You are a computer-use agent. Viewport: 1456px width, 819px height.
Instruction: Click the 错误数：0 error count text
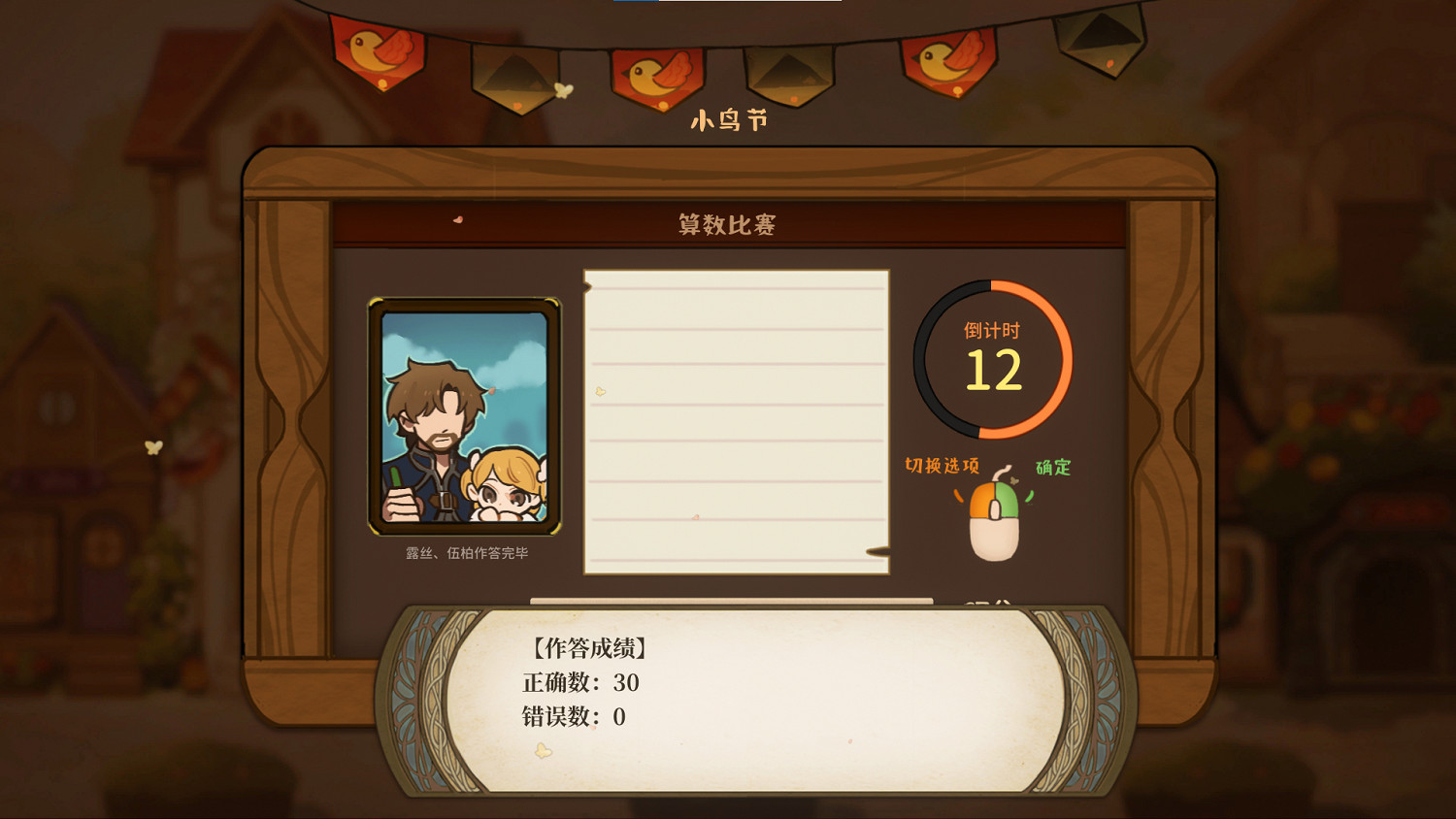click(576, 718)
